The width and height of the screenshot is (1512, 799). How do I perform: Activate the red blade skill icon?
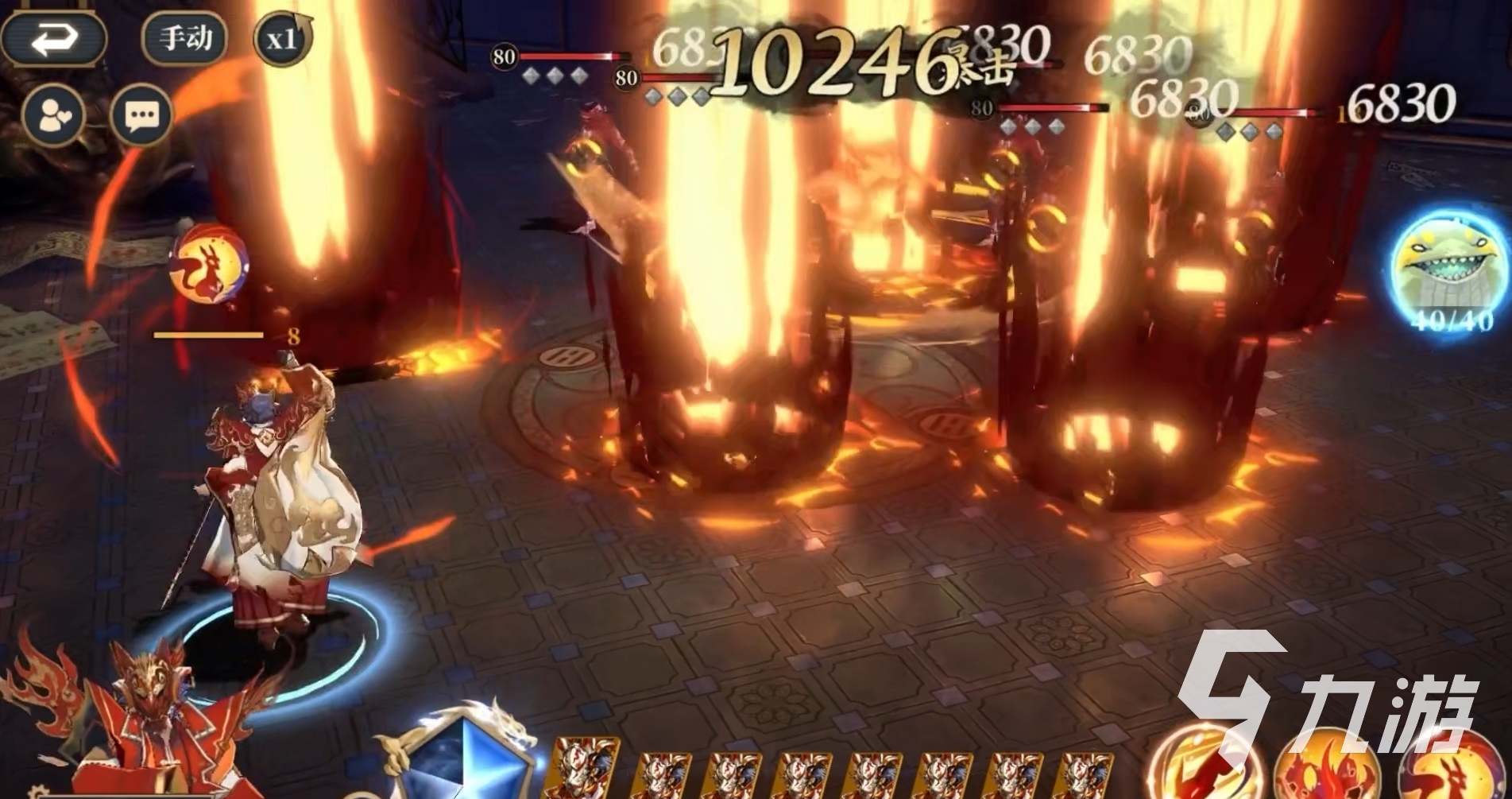pyautogui.click(x=1205, y=767)
